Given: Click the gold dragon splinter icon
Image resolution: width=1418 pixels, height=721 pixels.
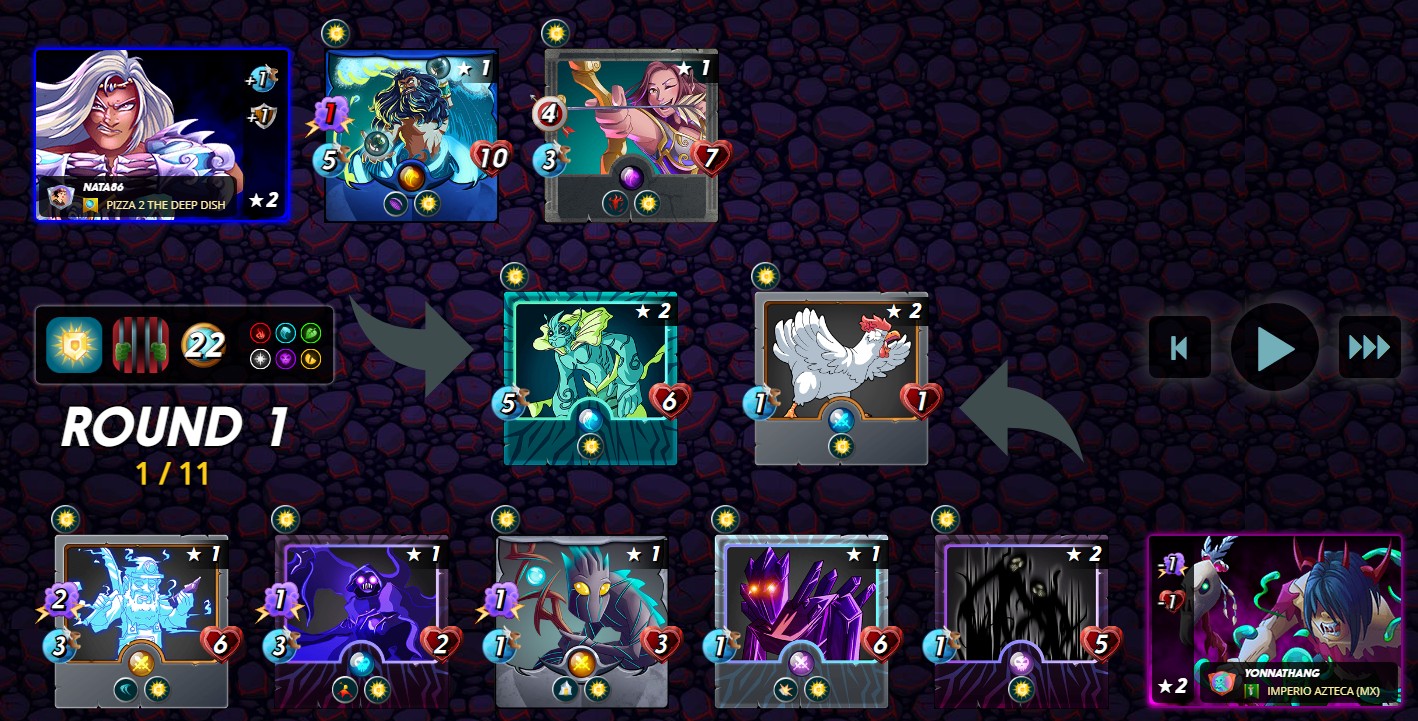Looking at the screenshot, I should pos(311,359).
